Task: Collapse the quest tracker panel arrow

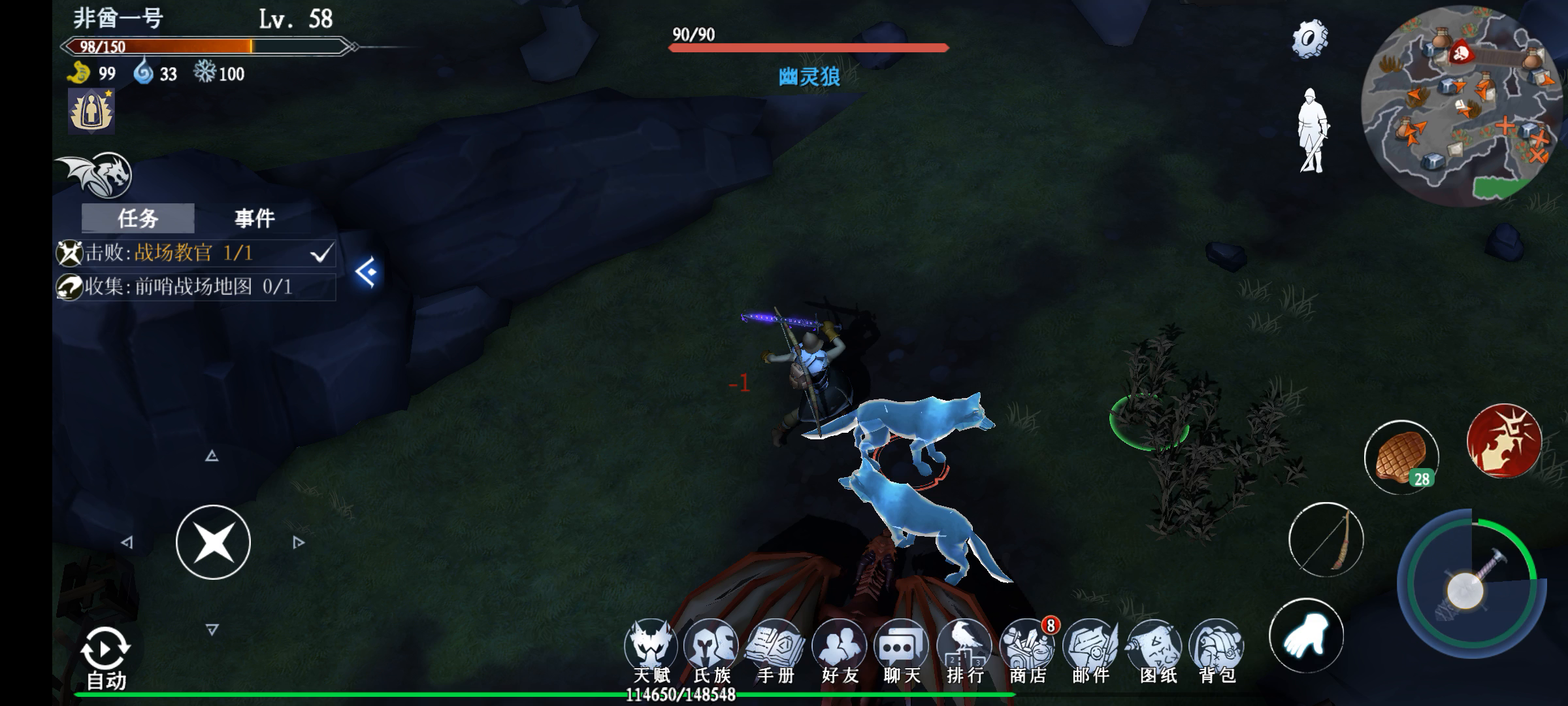Action: pos(367,272)
